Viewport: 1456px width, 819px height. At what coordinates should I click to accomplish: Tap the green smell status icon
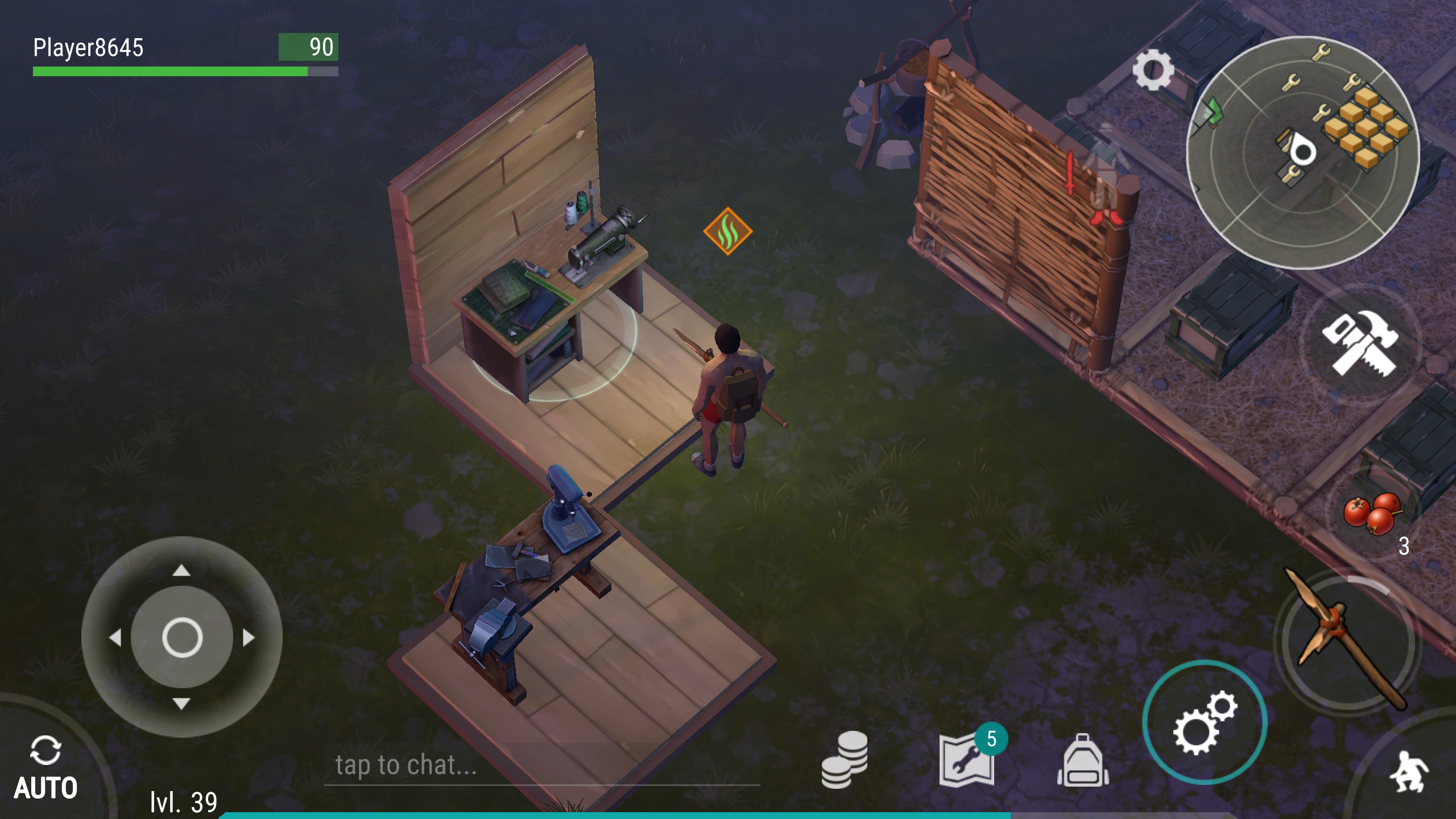pyautogui.click(x=727, y=231)
